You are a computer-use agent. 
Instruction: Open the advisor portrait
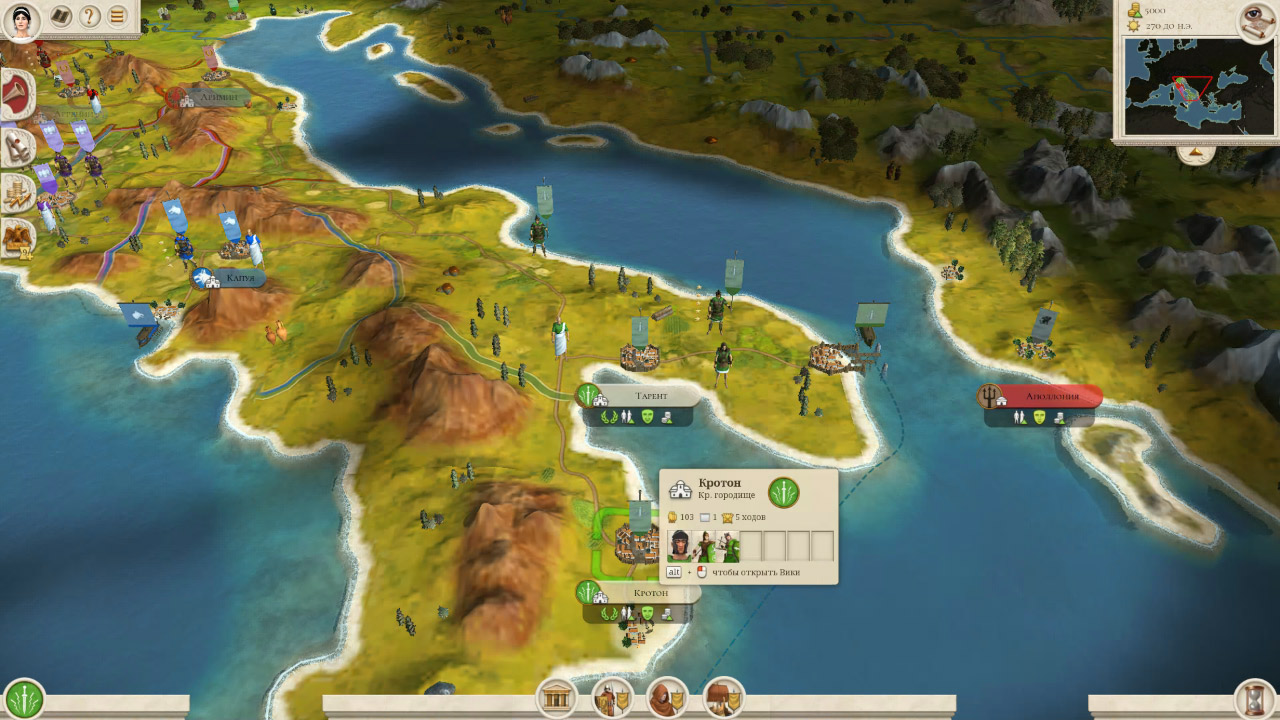tap(21, 20)
